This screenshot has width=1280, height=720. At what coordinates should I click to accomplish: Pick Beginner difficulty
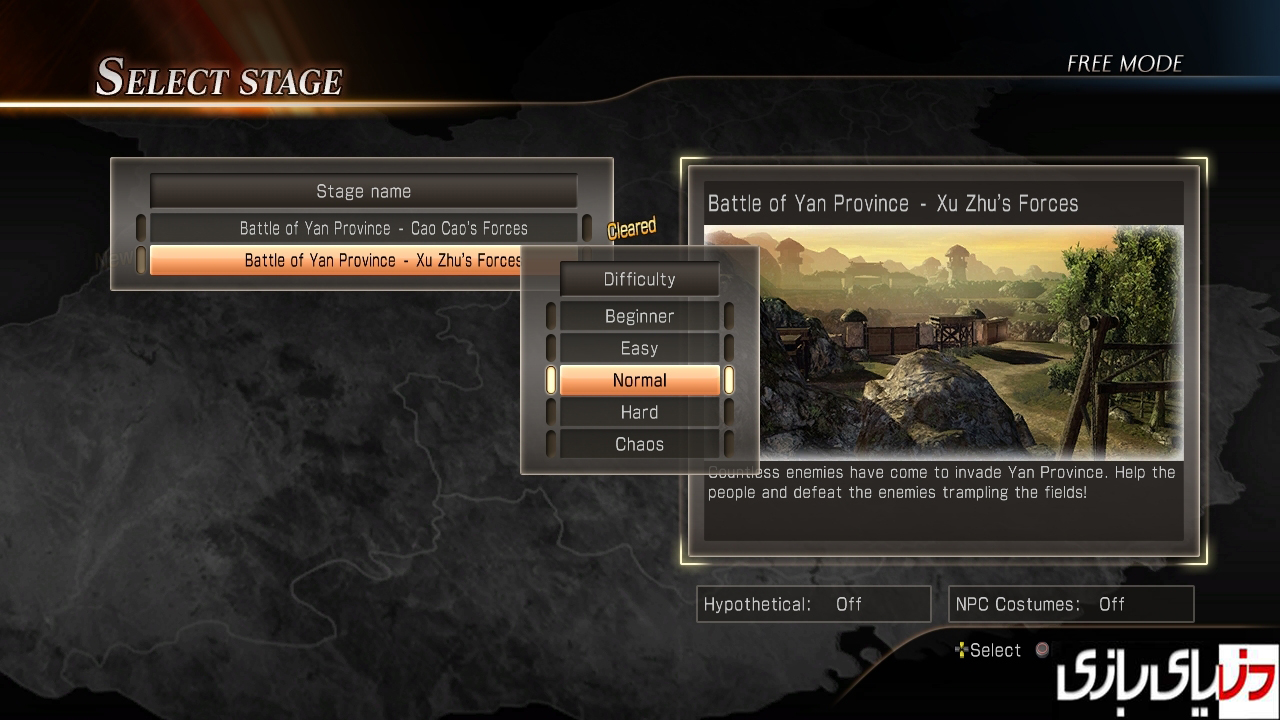pos(639,316)
